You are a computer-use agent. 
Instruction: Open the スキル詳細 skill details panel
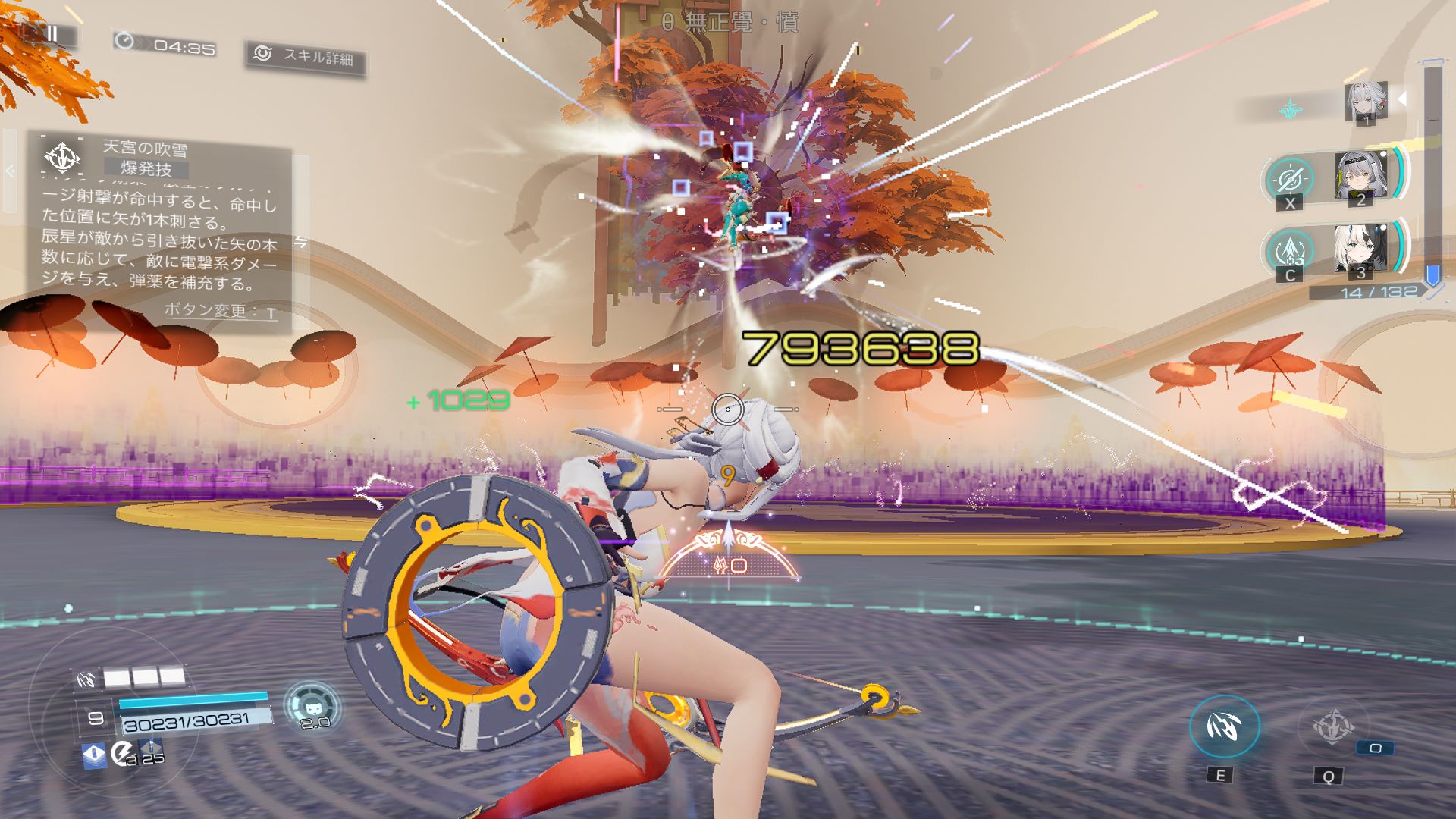click(306, 56)
